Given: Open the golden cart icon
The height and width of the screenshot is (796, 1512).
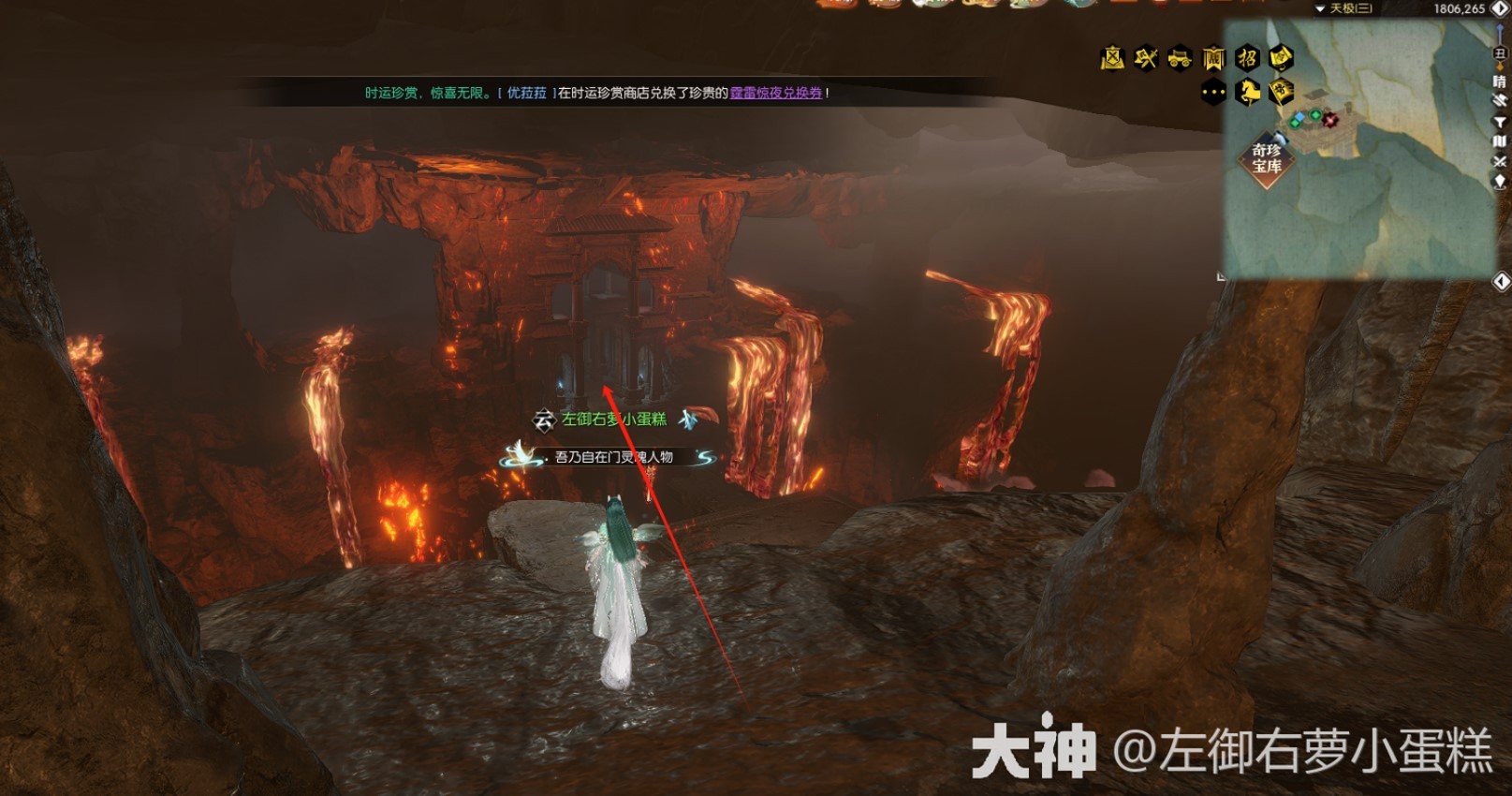Looking at the screenshot, I should 1180,59.
